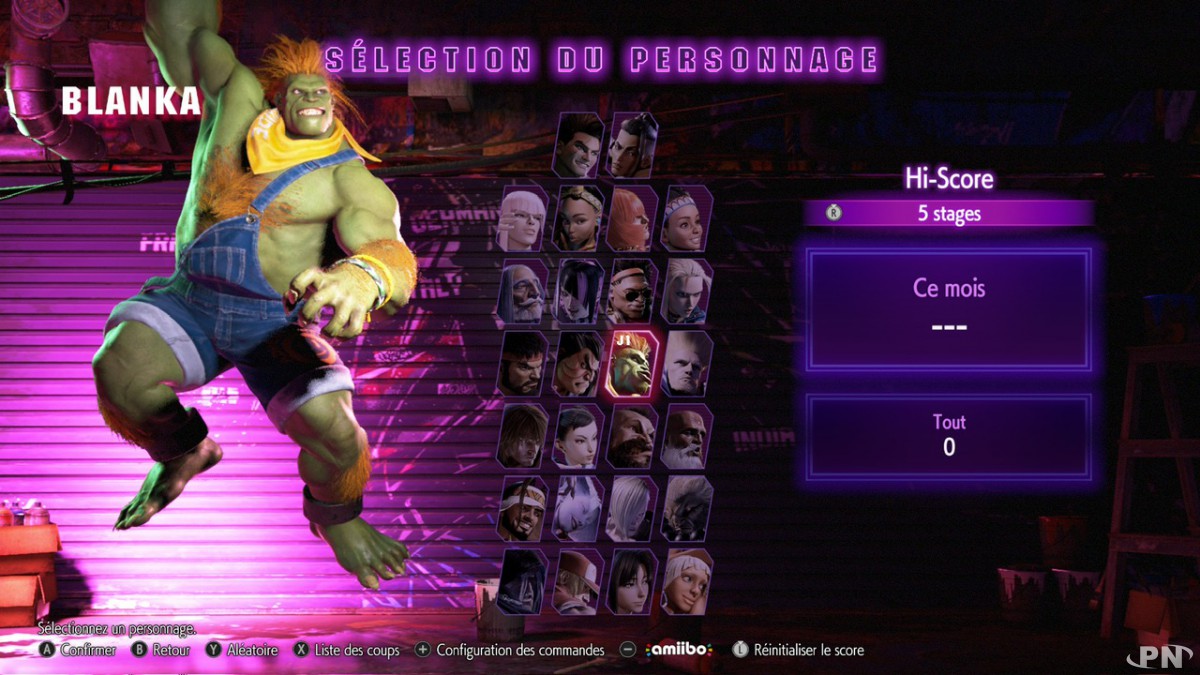Select Kimberly's character portrait
The image size is (1200, 675).
tap(579, 219)
